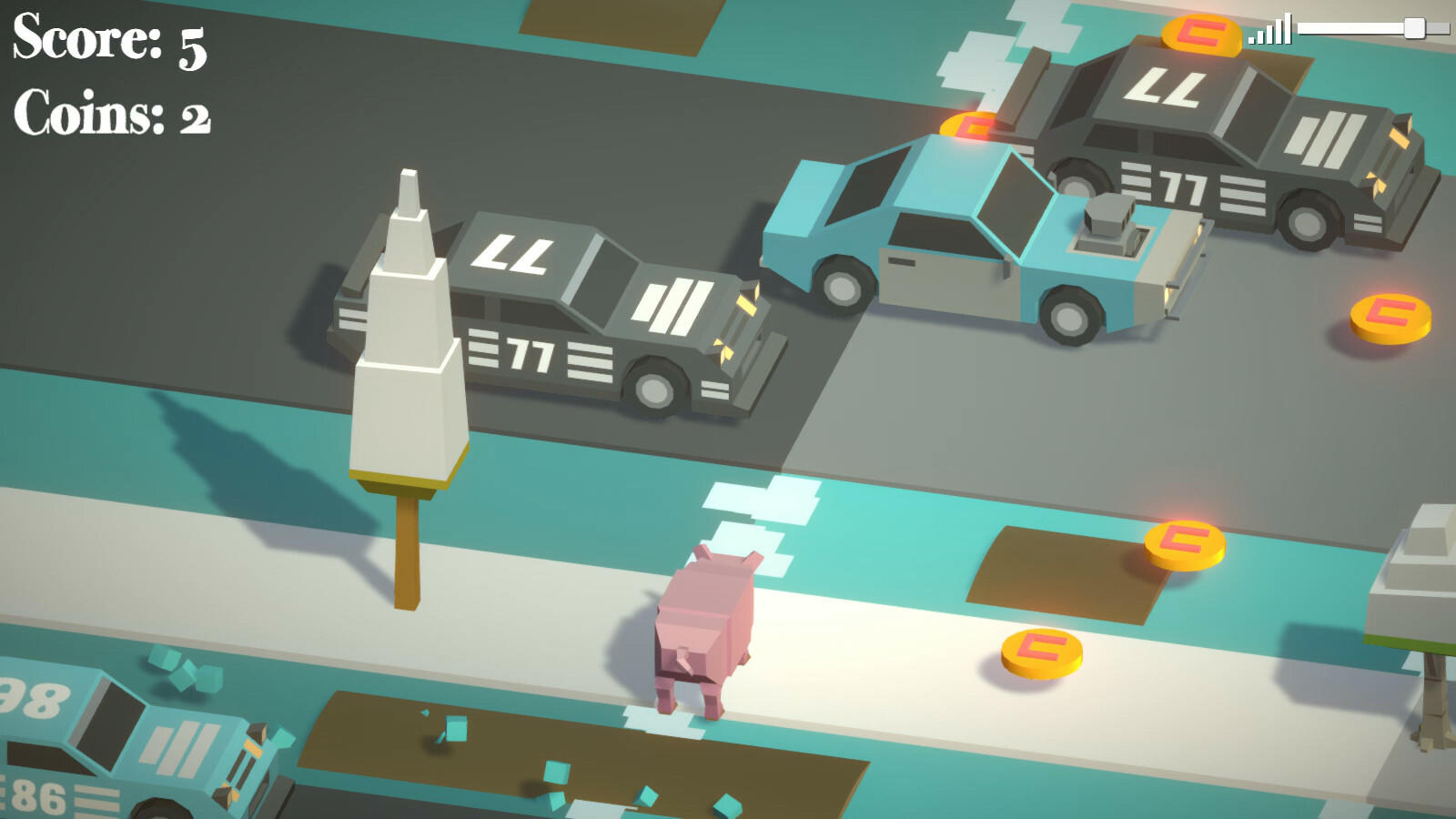
Task: Grab the coin below the pig's lane
Action: [1043, 652]
